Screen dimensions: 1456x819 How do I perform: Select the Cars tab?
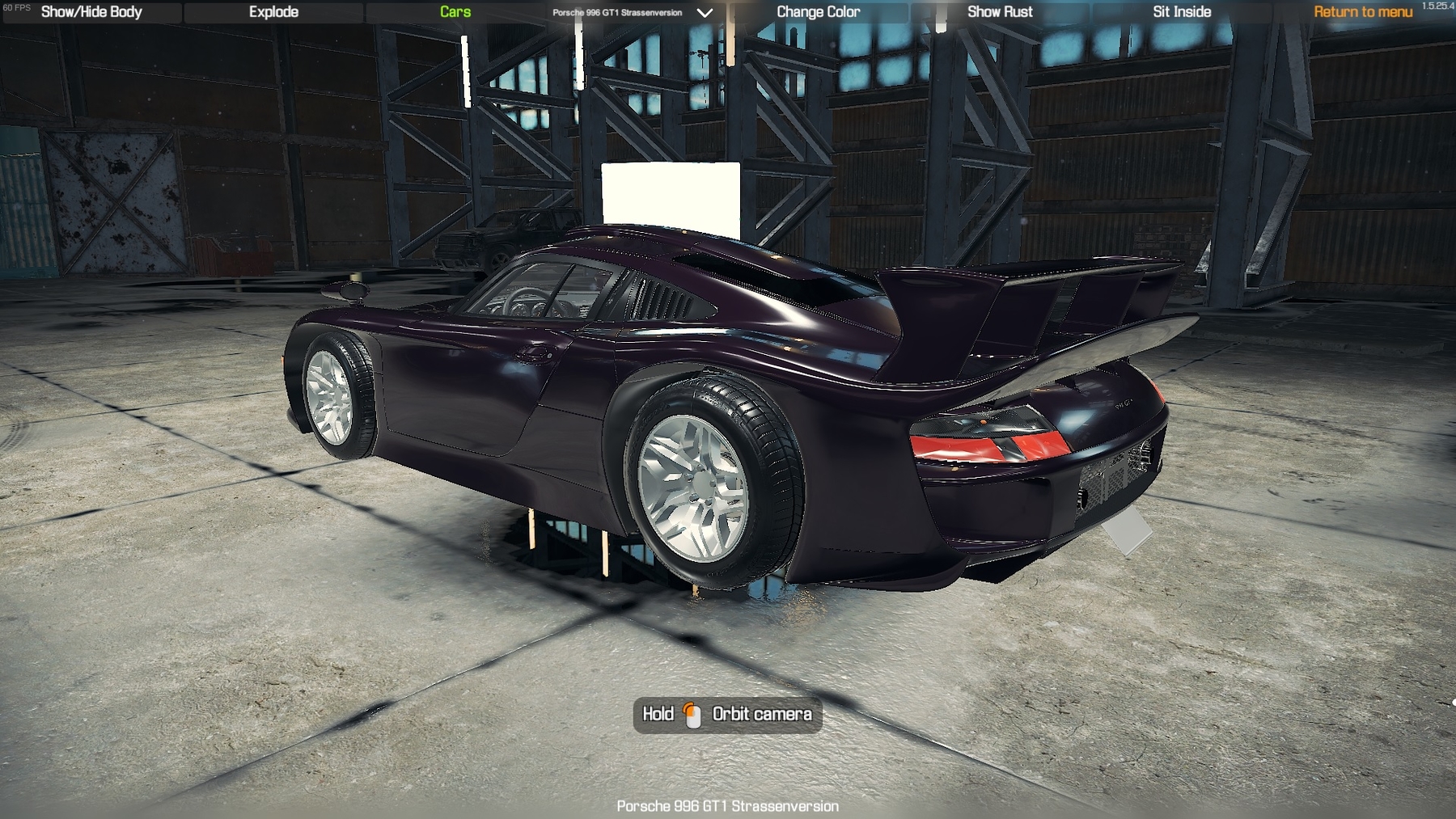point(455,12)
